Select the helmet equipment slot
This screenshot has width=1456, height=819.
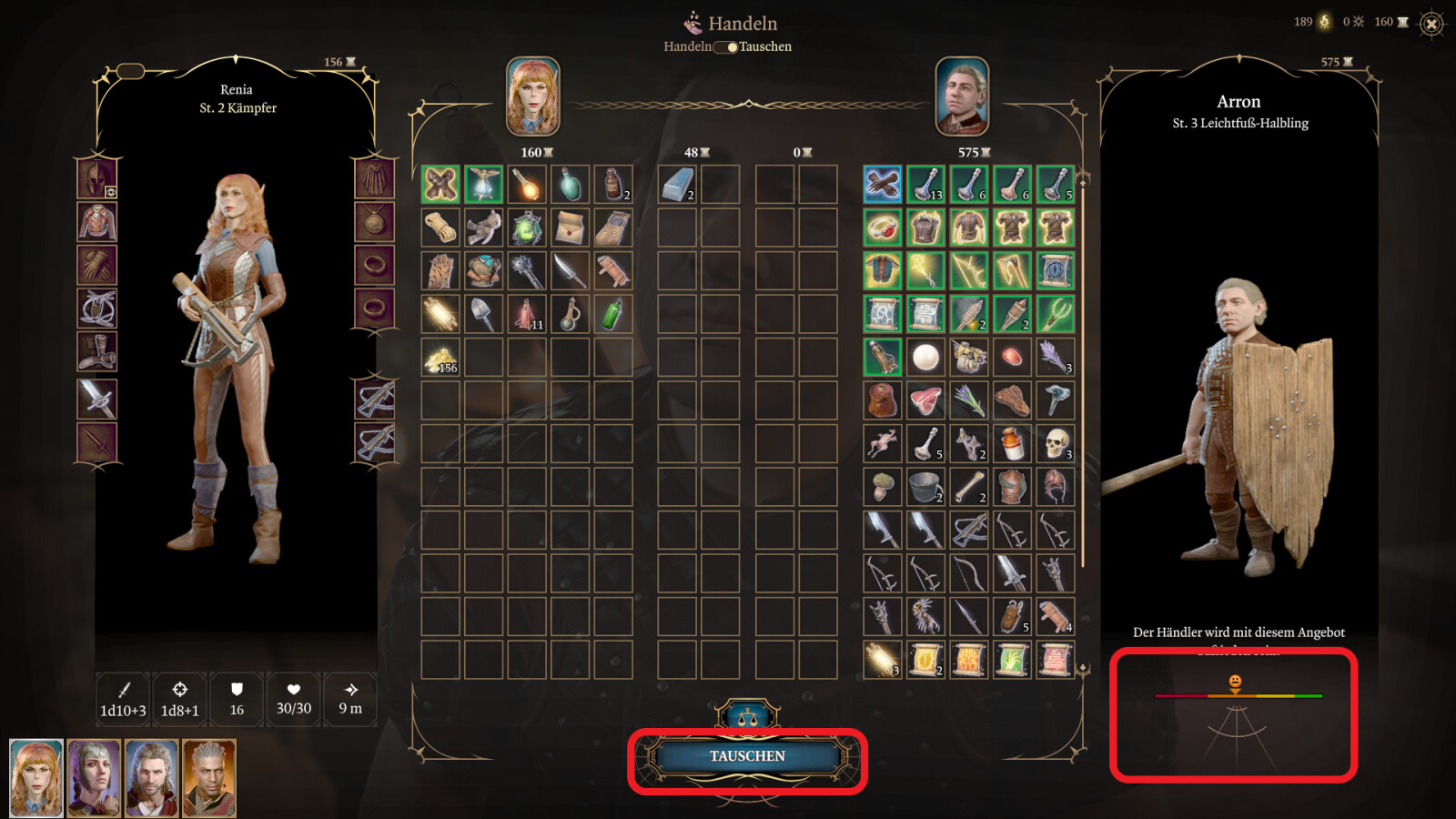(x=96, y=178)
